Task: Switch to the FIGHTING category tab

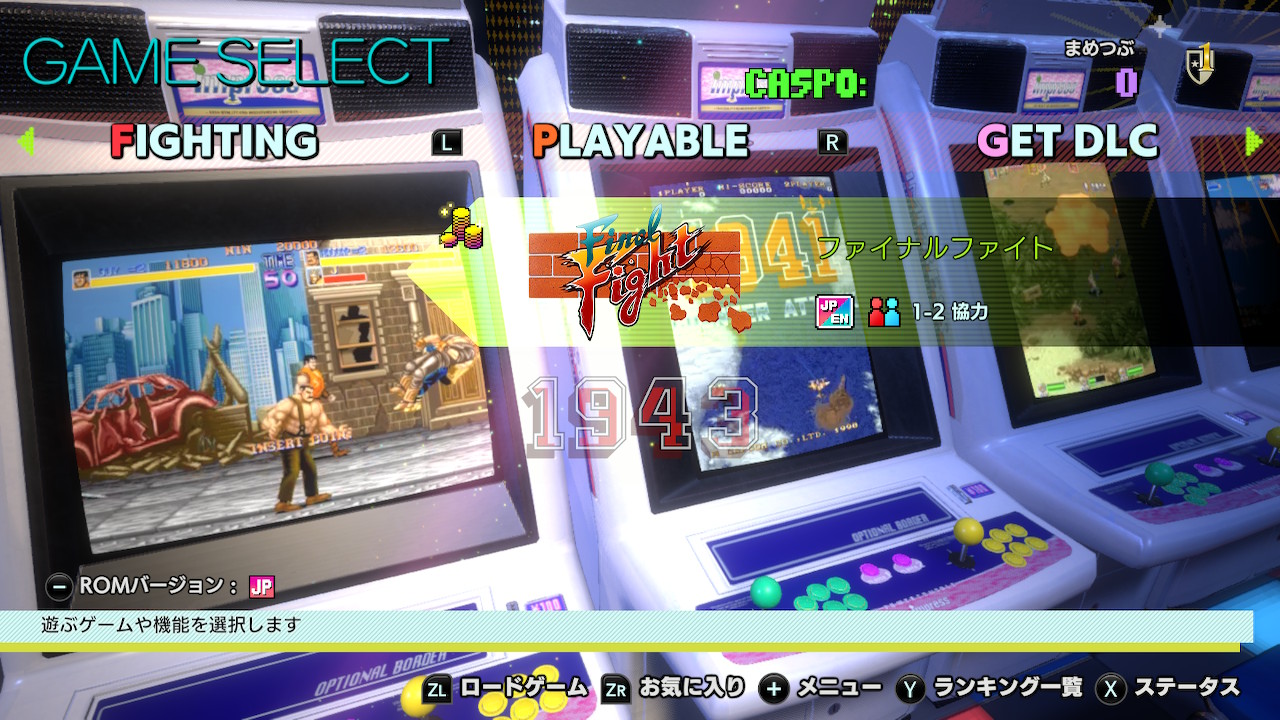Action: point(214,141)
